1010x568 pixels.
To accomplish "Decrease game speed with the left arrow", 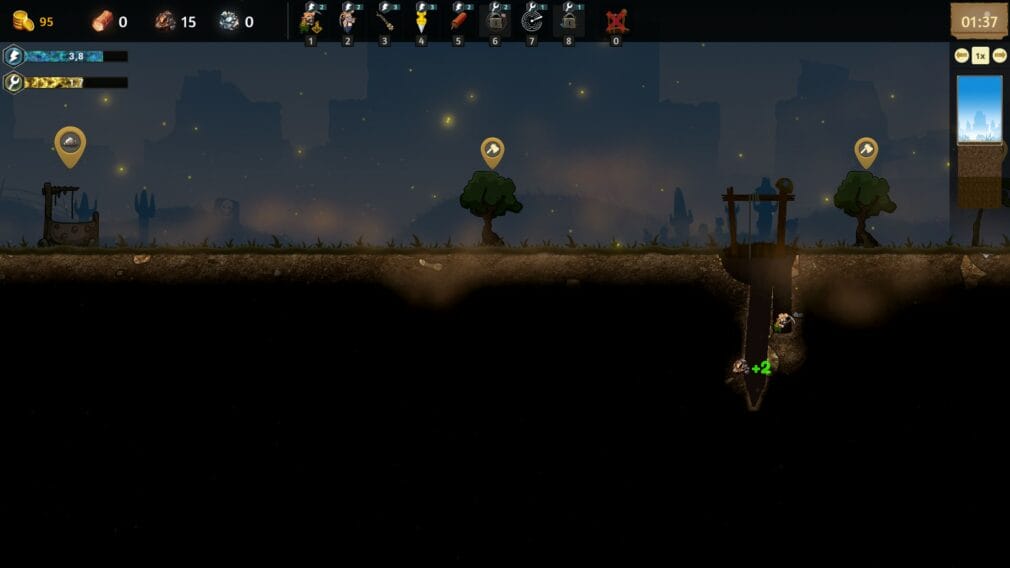I will (x=962, y=56).
